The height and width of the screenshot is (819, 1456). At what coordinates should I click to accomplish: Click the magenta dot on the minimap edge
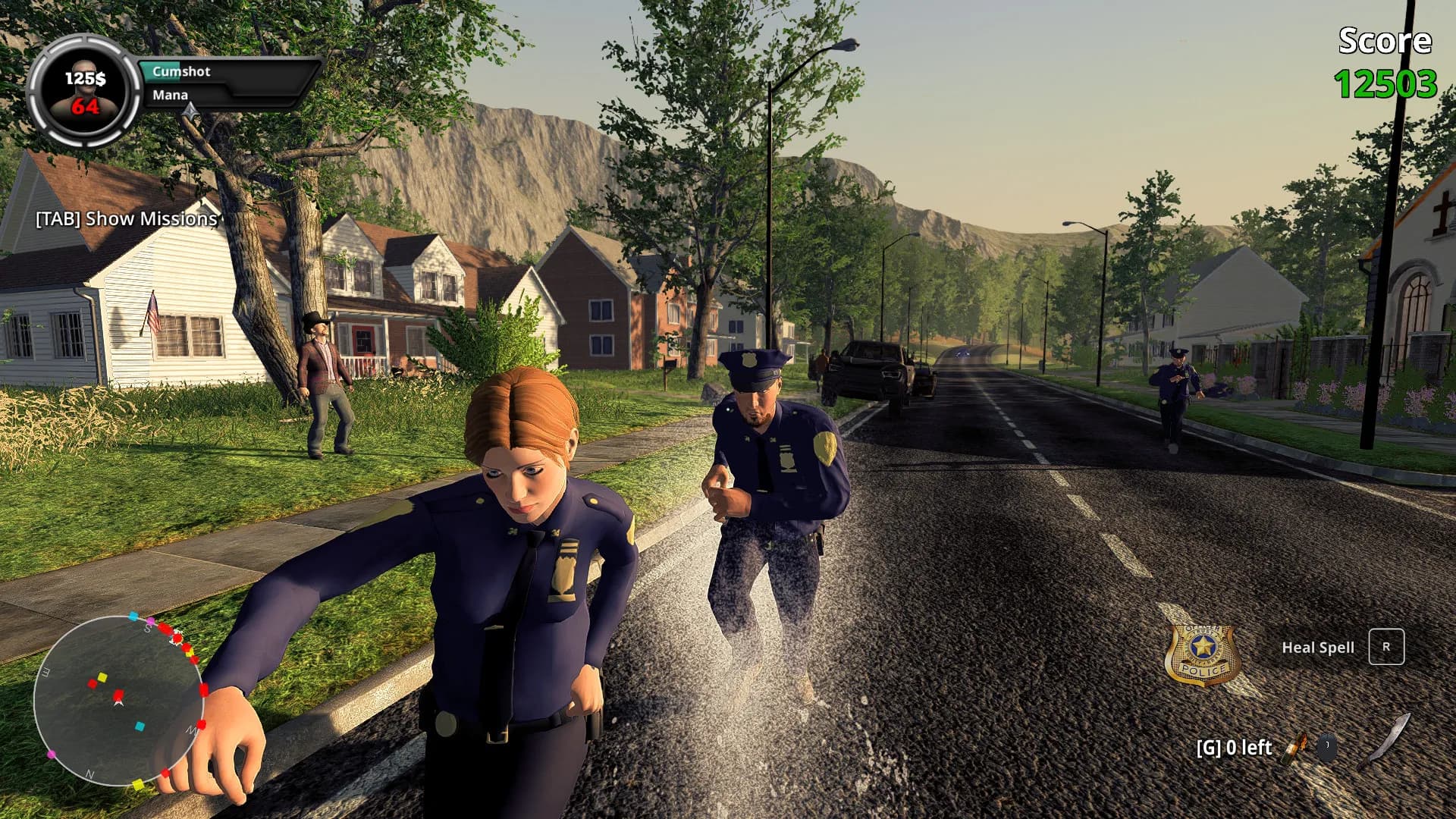click(50, 755)
